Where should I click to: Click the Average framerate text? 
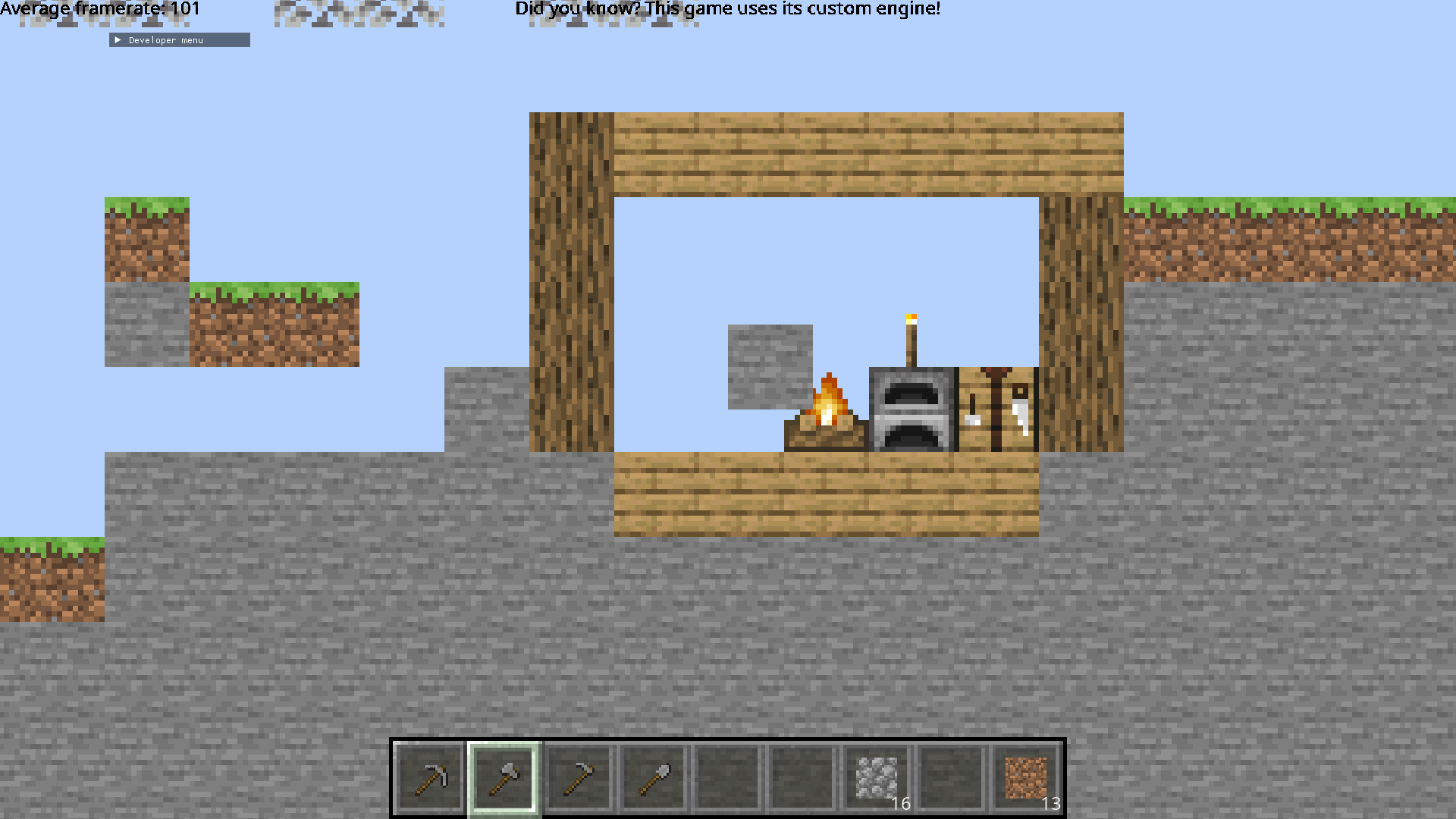(99, 9)
